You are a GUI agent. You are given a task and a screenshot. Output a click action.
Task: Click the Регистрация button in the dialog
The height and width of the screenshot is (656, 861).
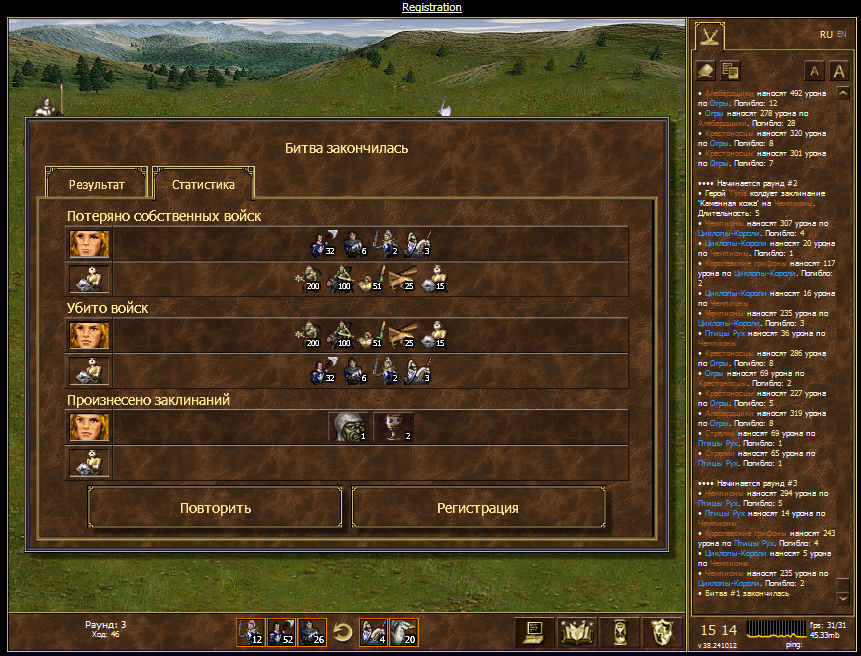point(478,508)
